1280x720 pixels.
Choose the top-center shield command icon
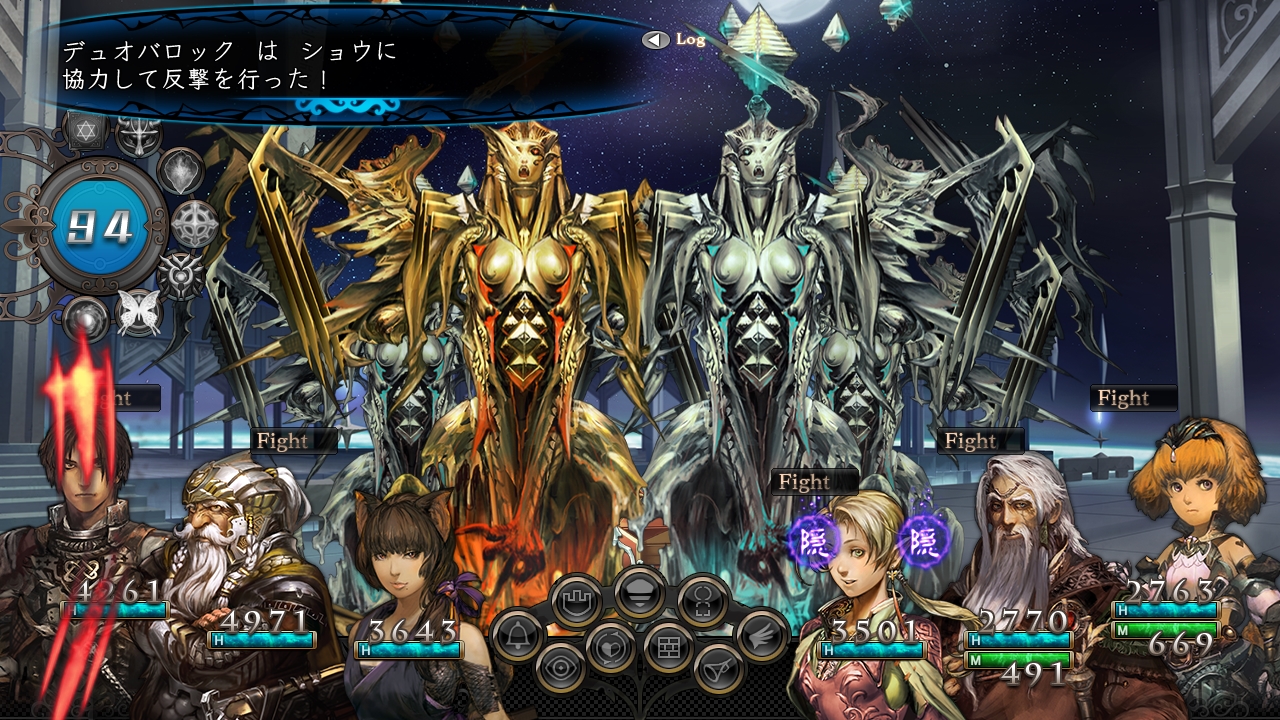pos(639,593)
